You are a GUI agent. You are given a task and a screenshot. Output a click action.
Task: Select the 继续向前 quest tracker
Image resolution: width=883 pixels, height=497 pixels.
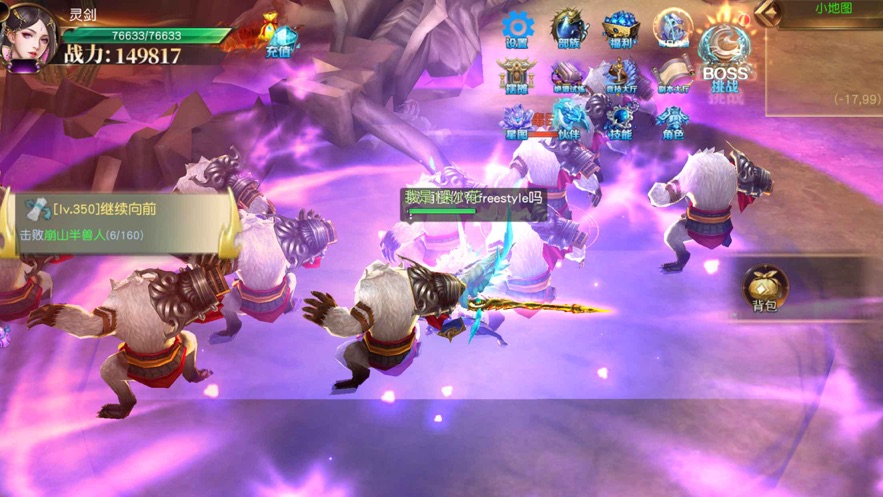120,221
